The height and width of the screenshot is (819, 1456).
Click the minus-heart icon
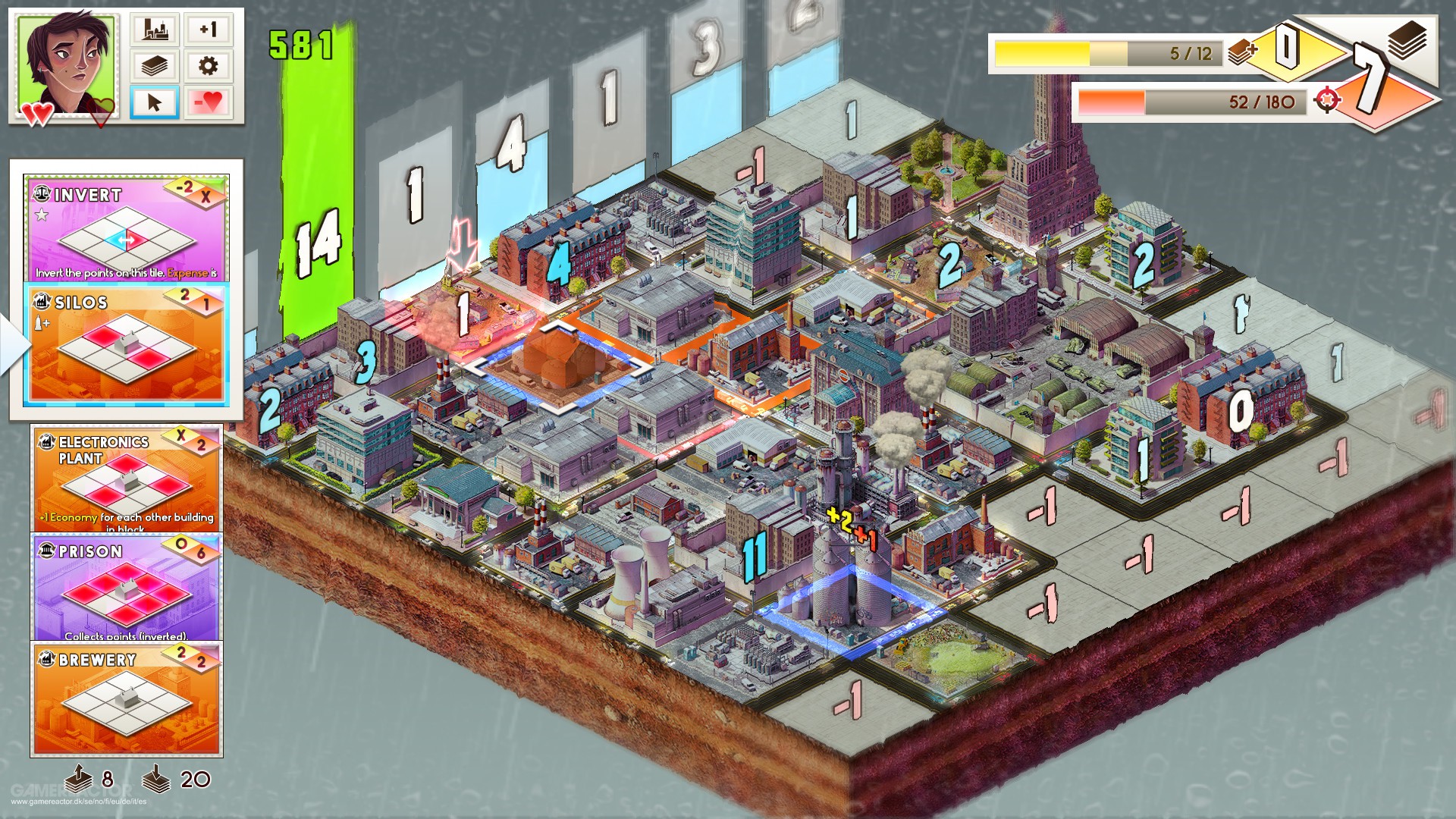coord(208,102)
